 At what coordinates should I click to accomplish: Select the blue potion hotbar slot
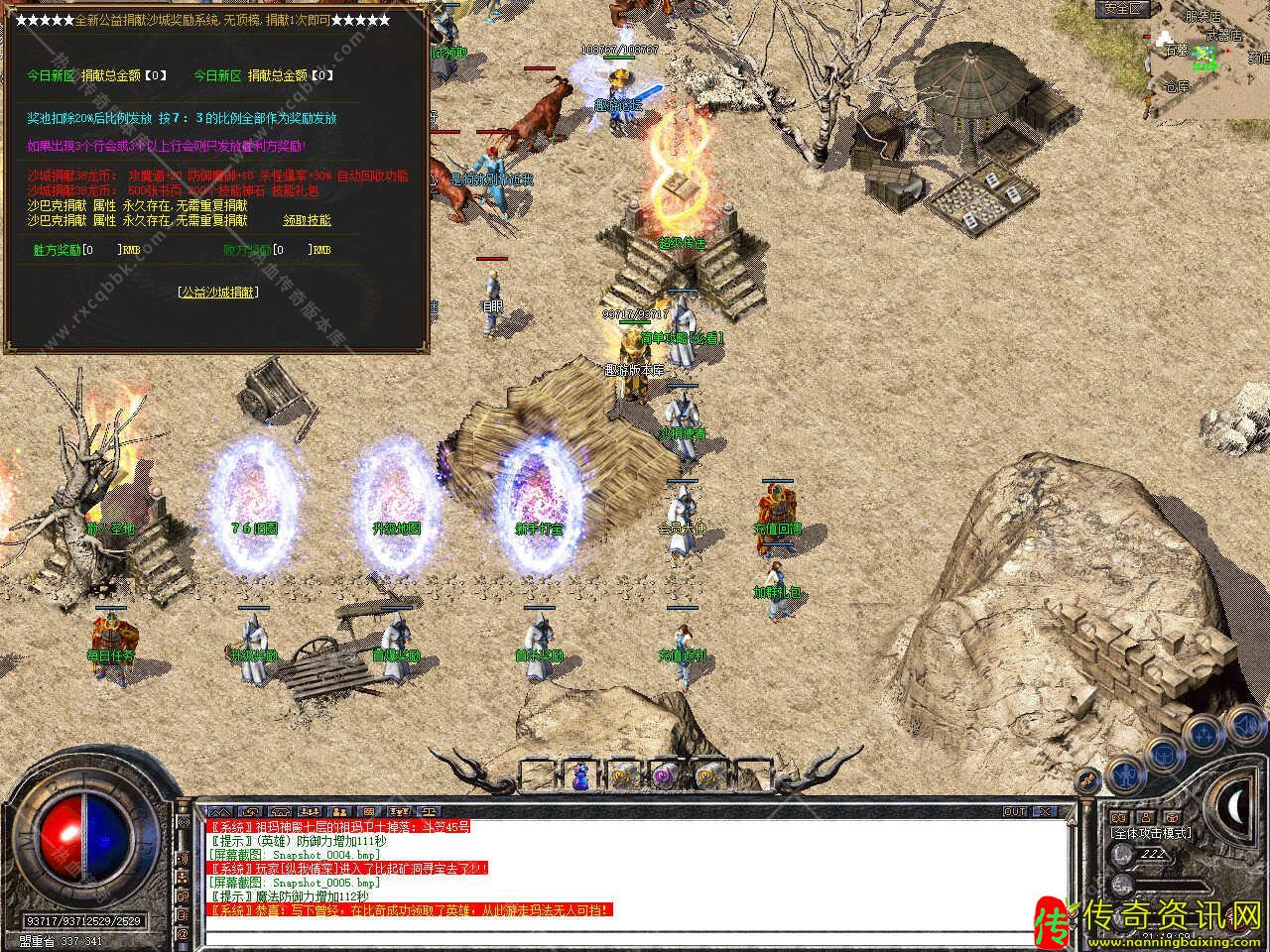tap(579, 776)
